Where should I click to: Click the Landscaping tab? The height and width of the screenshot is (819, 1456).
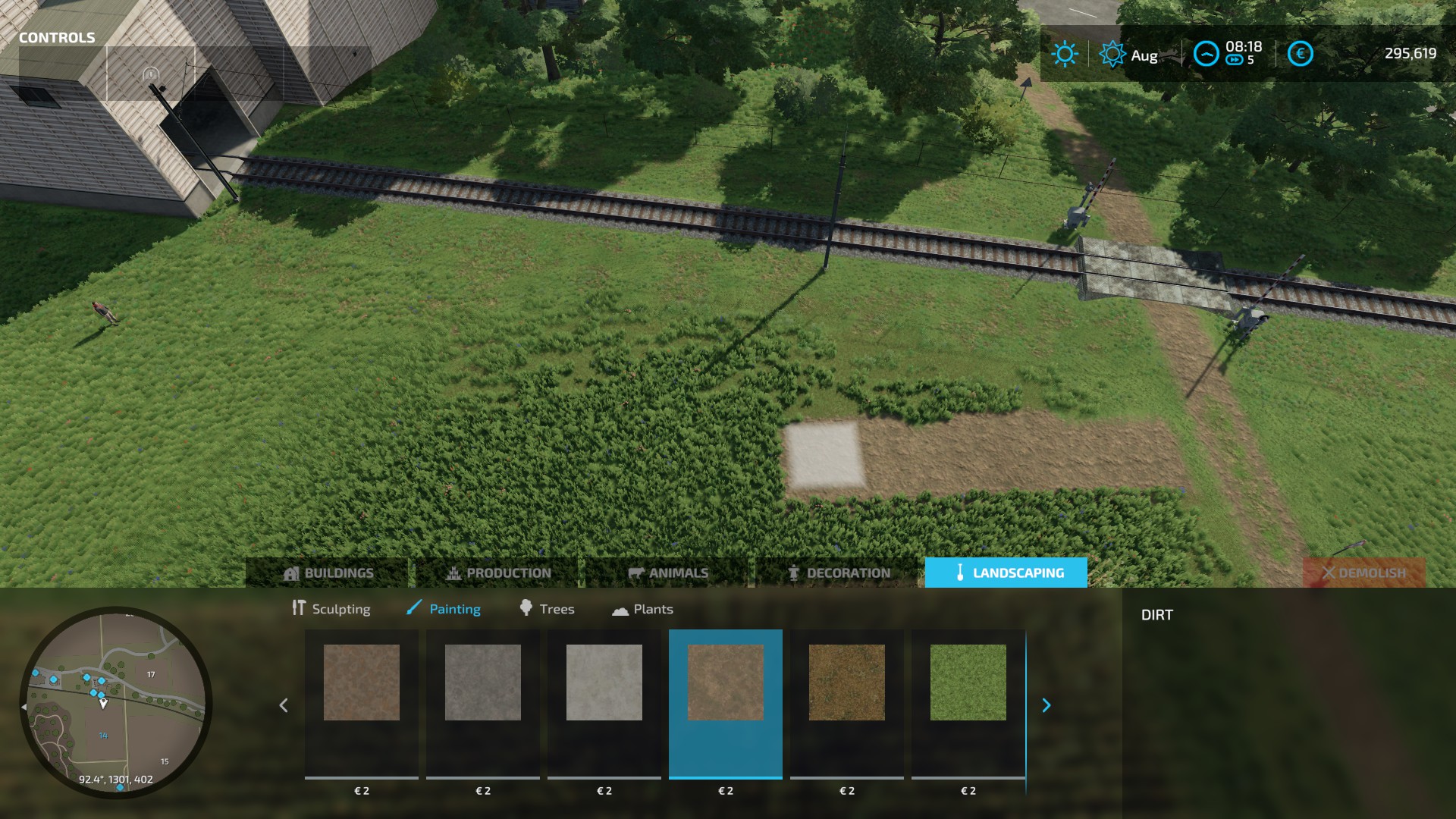click(1006, 573)
